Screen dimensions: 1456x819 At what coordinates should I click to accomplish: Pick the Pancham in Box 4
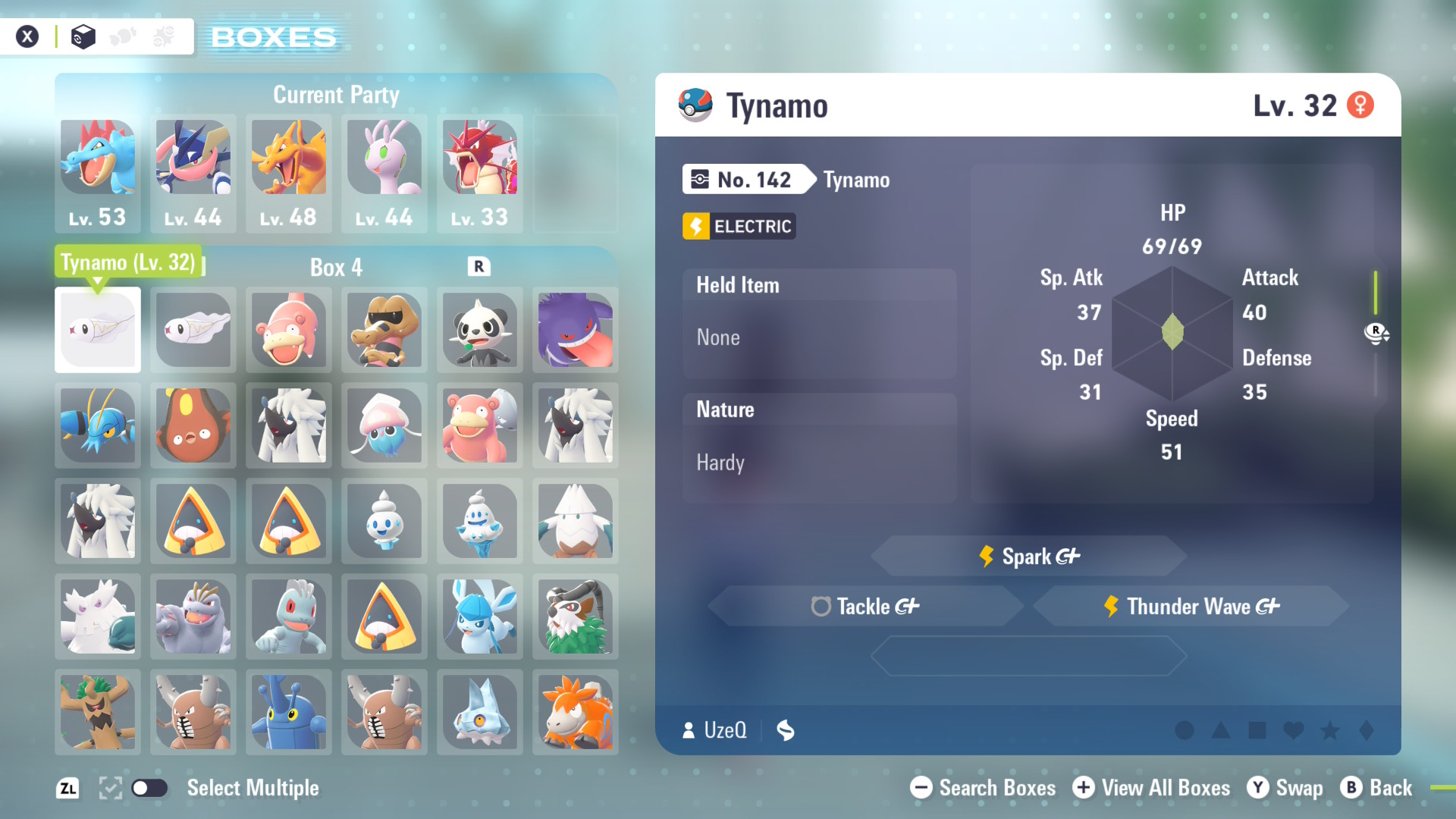pyautogui.click(x=480, y=330)
